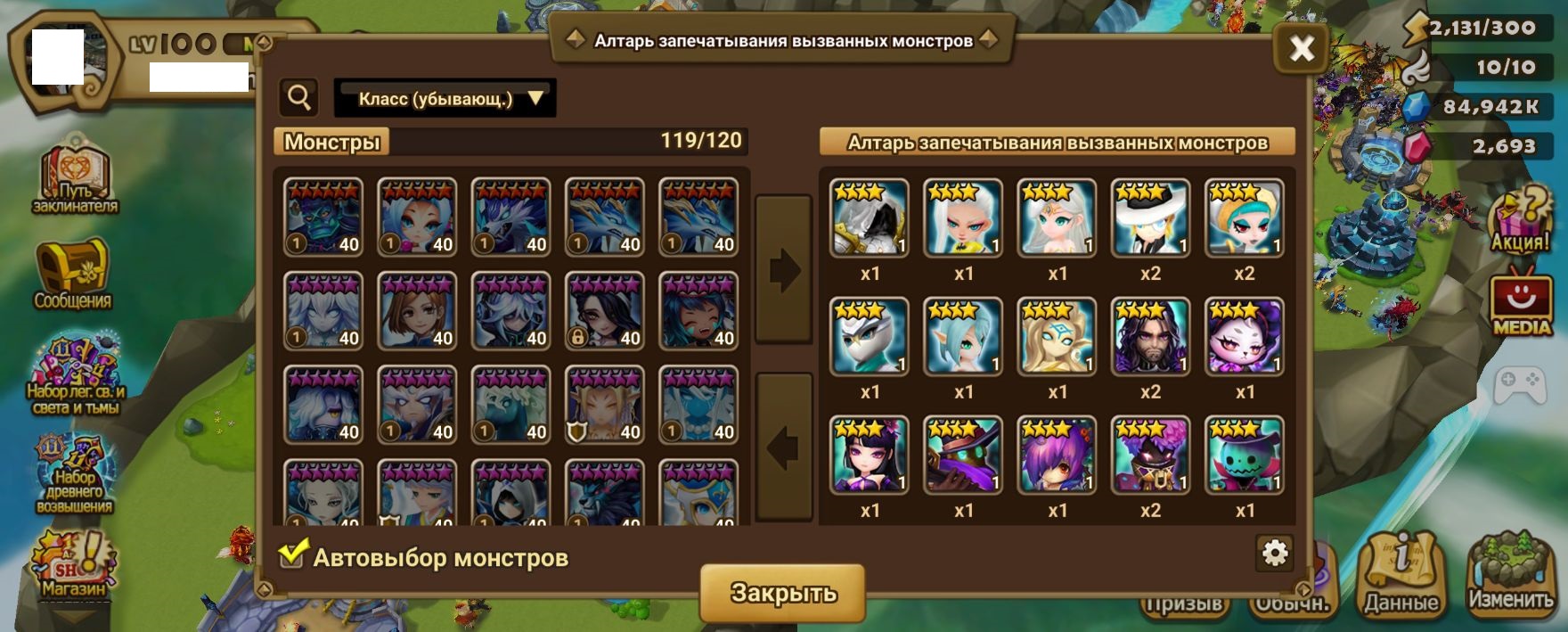The height and width of the screenshot is (632, 1568).
Task: Return monster from altar with left arrow
Action: [783, 447]
